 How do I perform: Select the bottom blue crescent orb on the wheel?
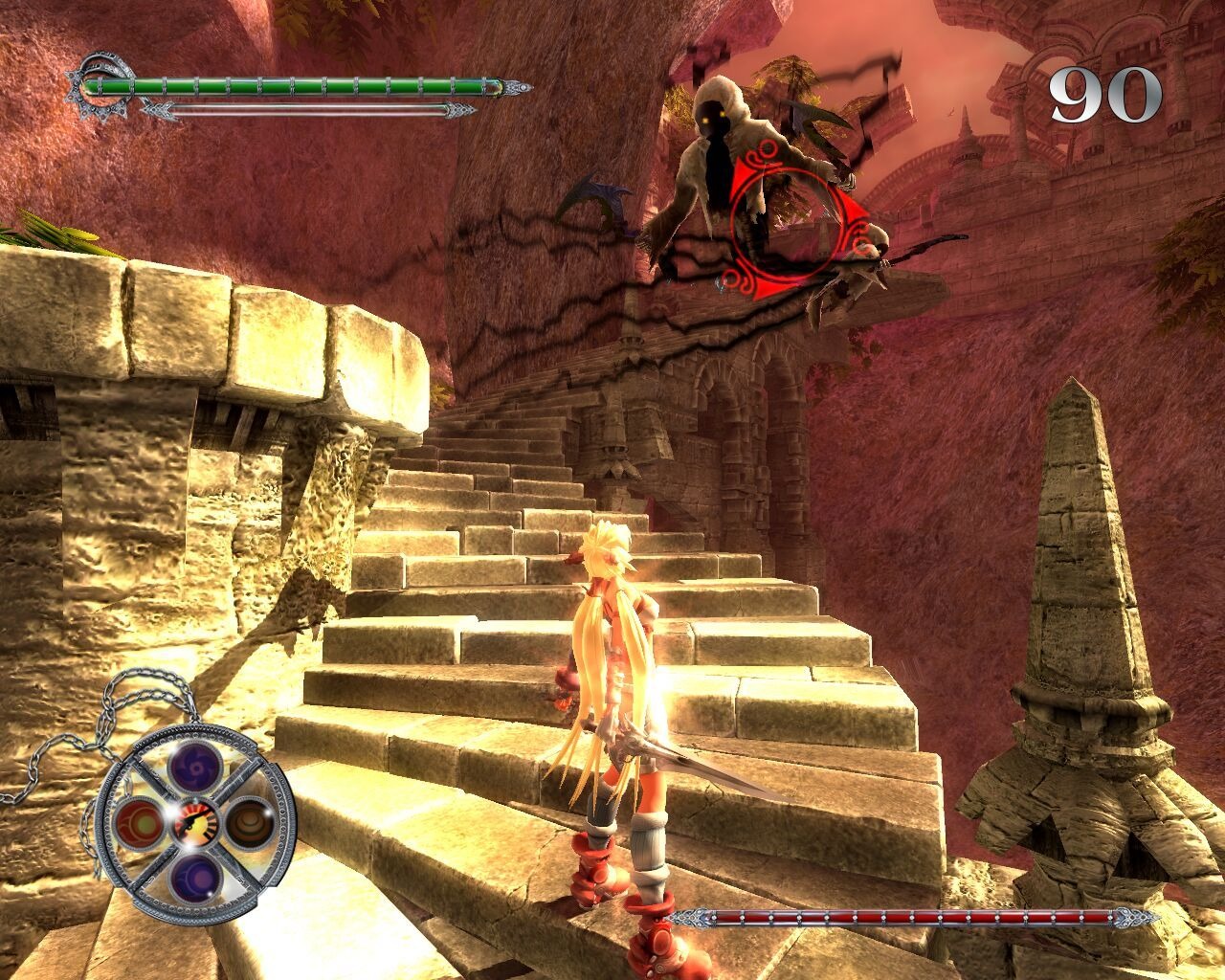coord(193,877)
